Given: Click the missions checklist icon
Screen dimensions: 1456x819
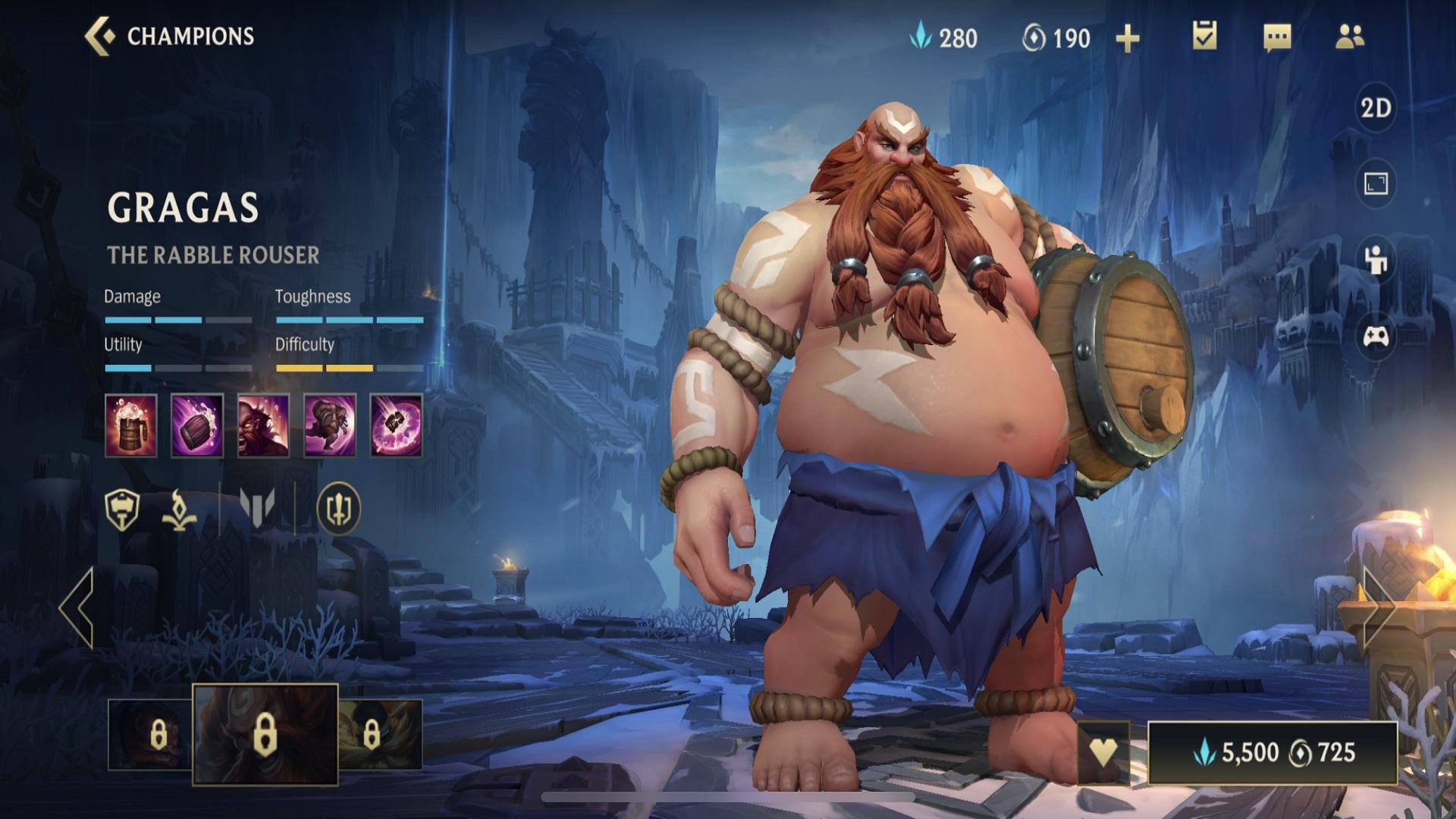Looking at the screenshot, I should pos(1206,35).
